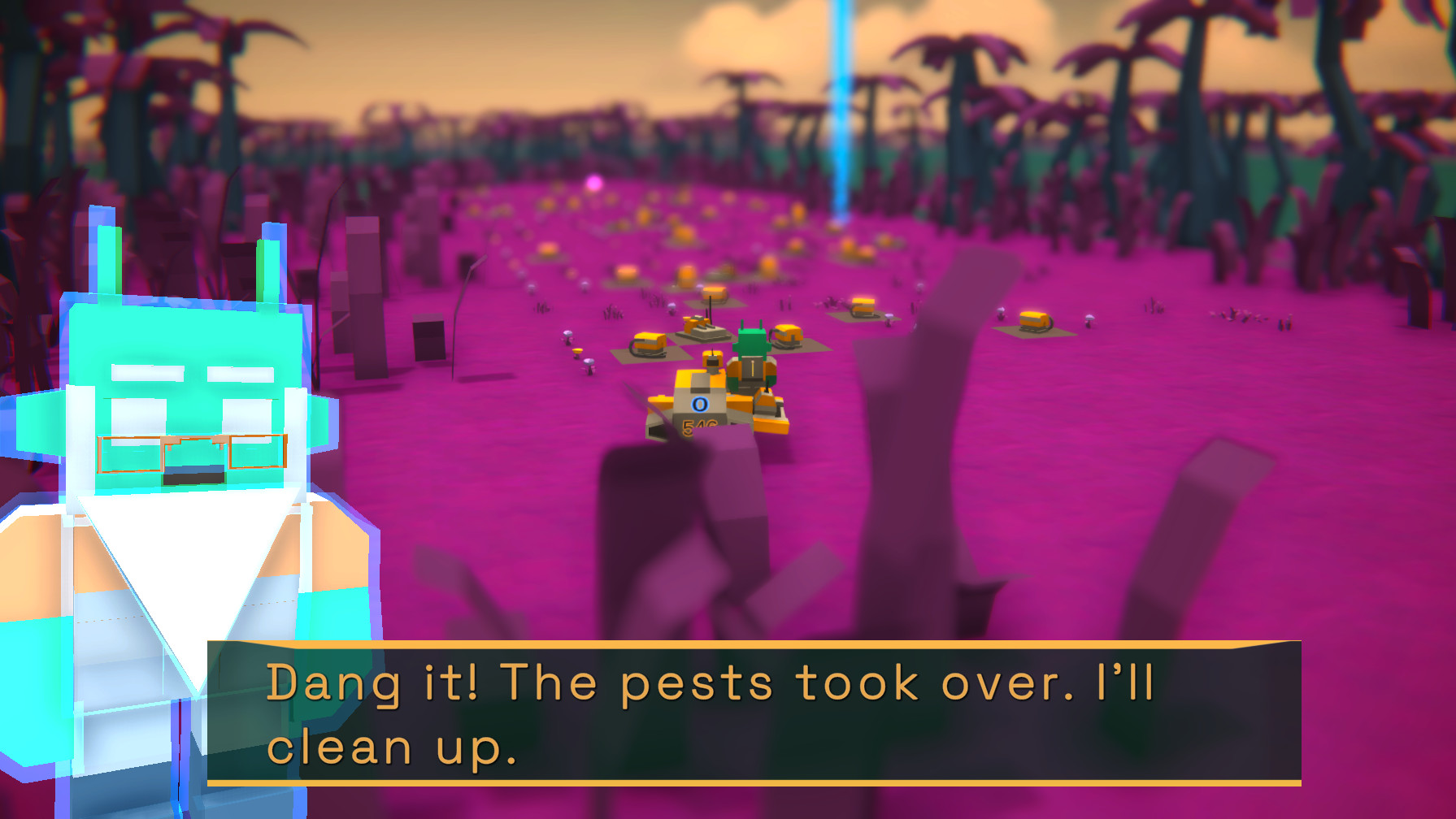Click the blue light beam in the sky
This screenshot has width=1456, height=819.
[842, 97]
